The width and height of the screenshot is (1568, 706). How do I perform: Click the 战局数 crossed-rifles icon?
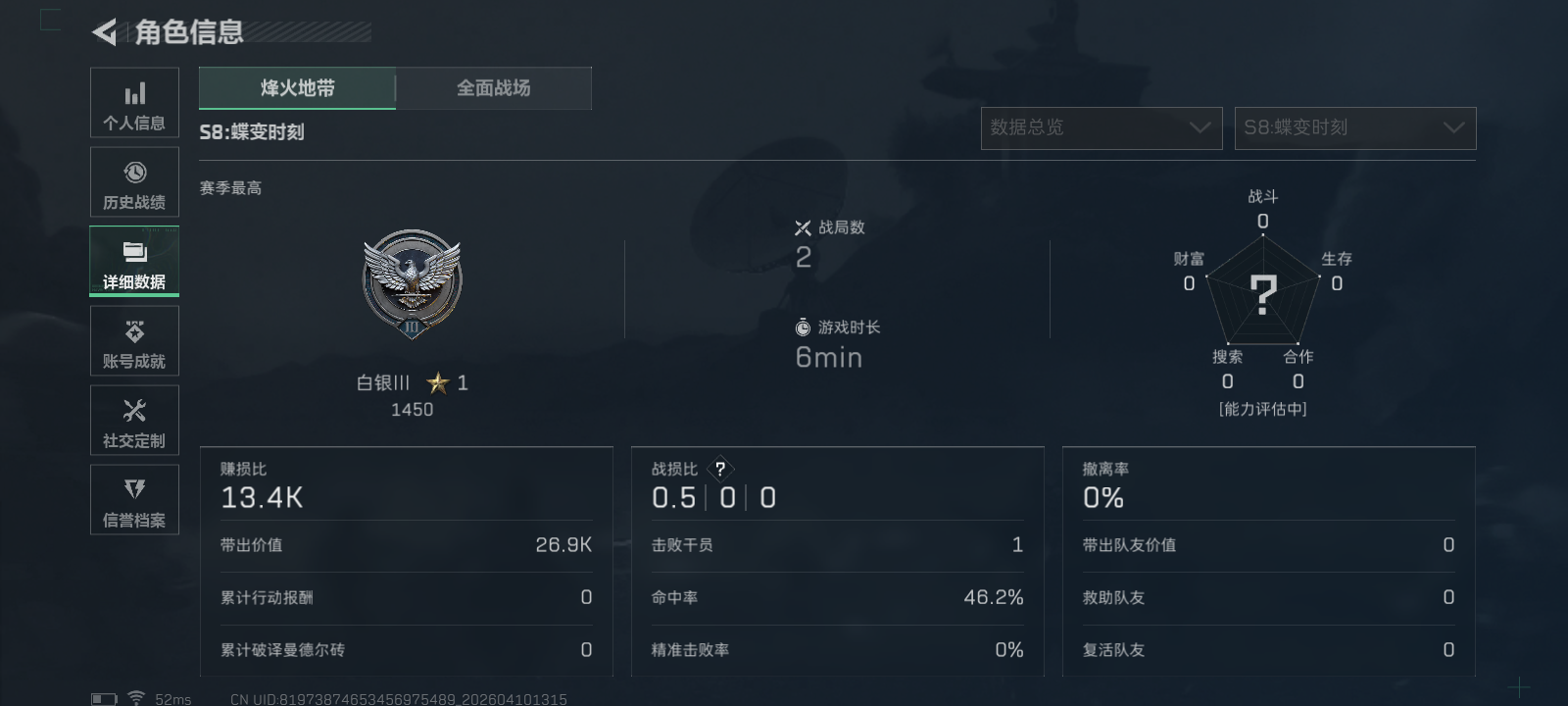click(x=804, y=227)
